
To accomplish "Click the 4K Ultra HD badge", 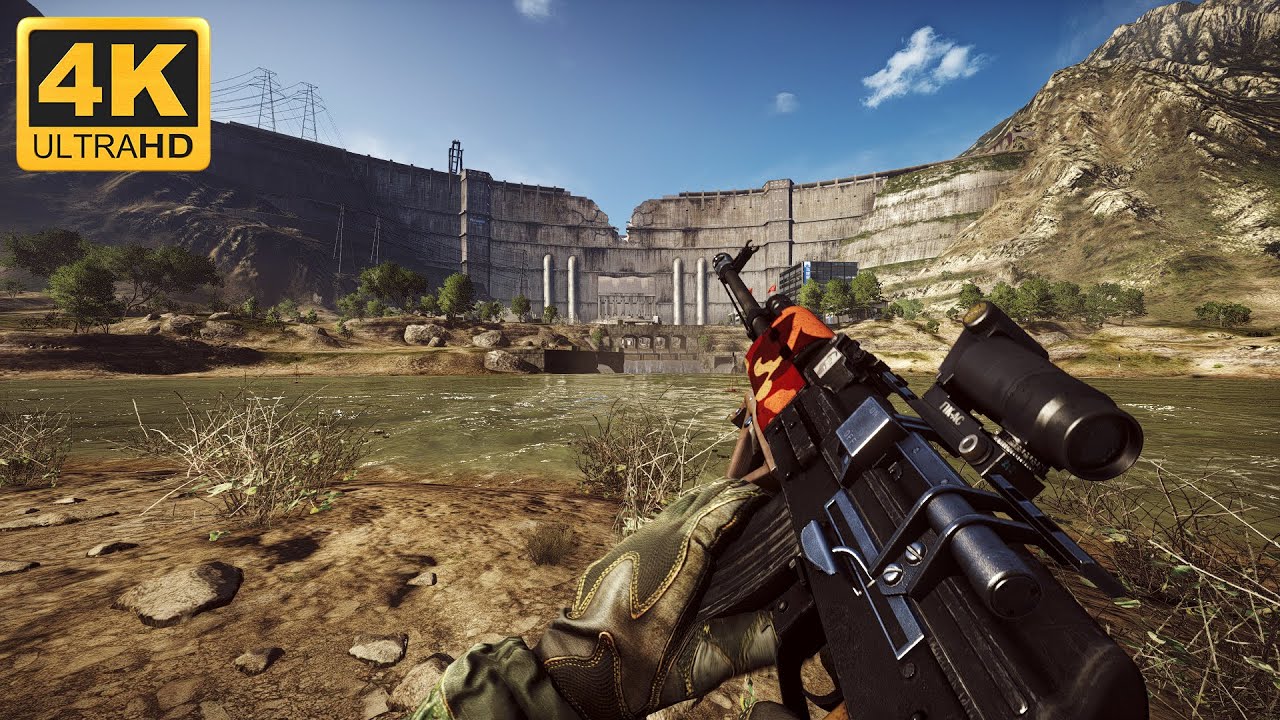I will click(113, 94).
